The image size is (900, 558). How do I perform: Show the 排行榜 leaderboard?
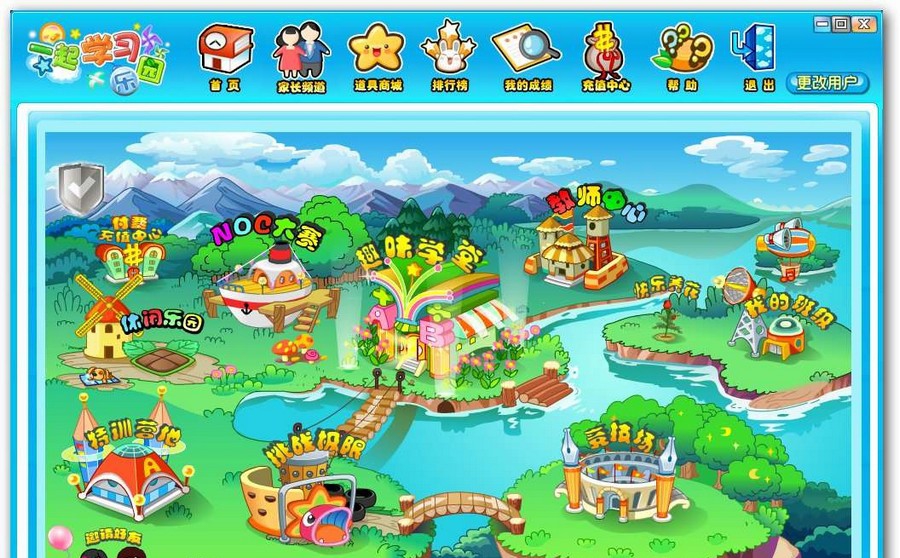[449, 55]
